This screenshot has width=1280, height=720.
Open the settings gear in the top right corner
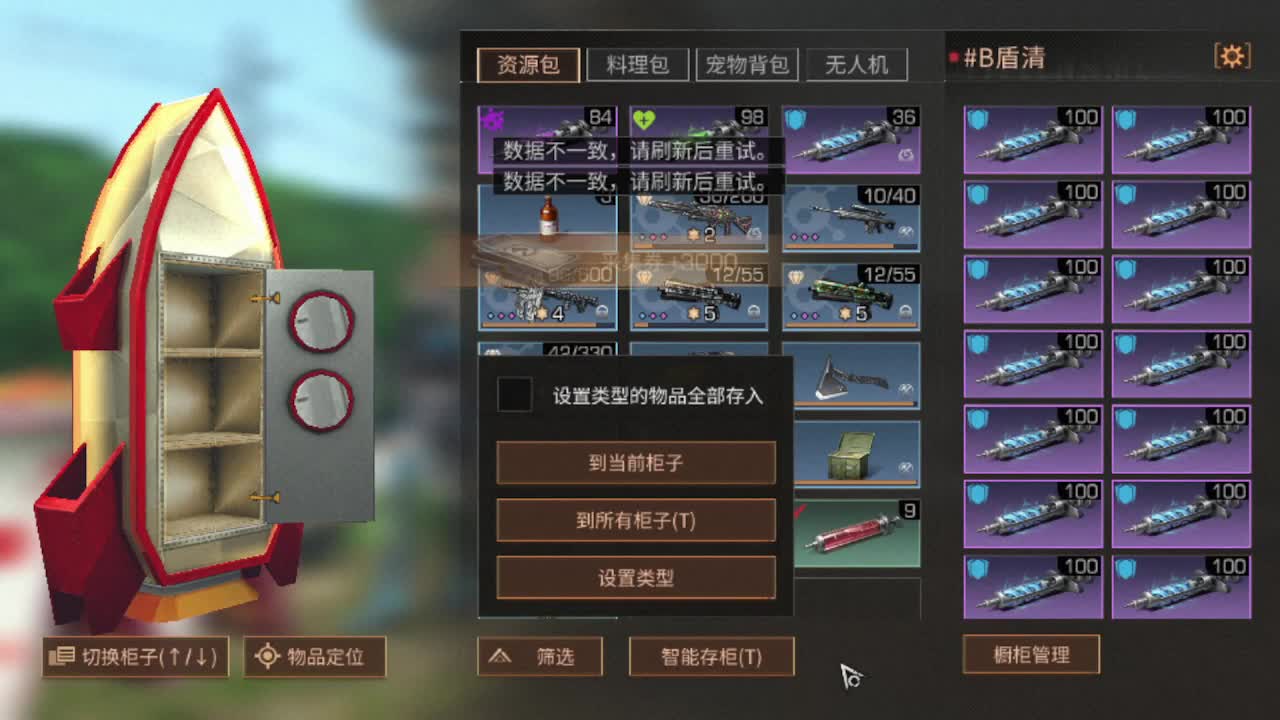[1233, 57]
